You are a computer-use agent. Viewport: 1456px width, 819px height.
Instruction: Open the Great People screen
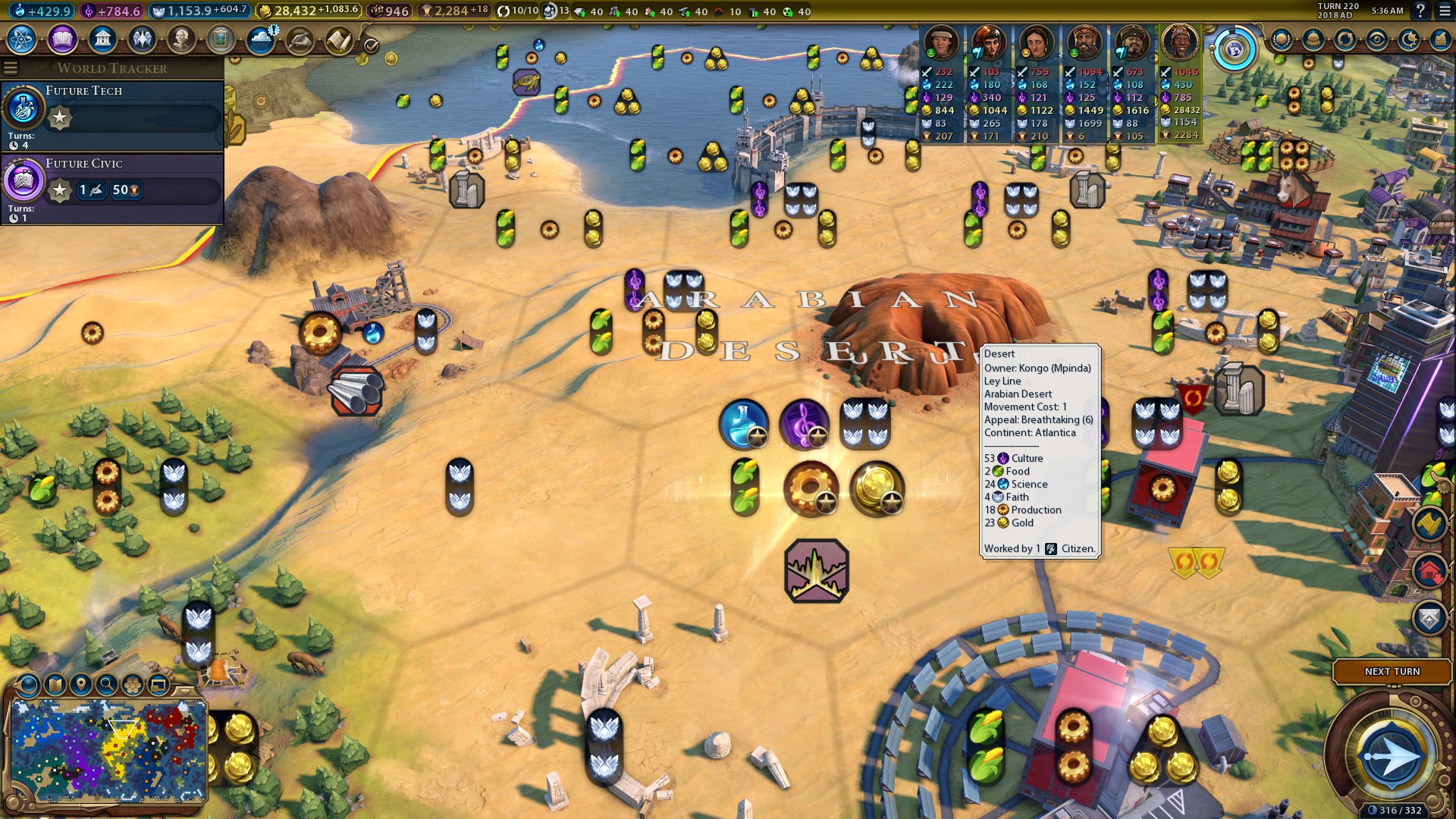coord(180,40)
